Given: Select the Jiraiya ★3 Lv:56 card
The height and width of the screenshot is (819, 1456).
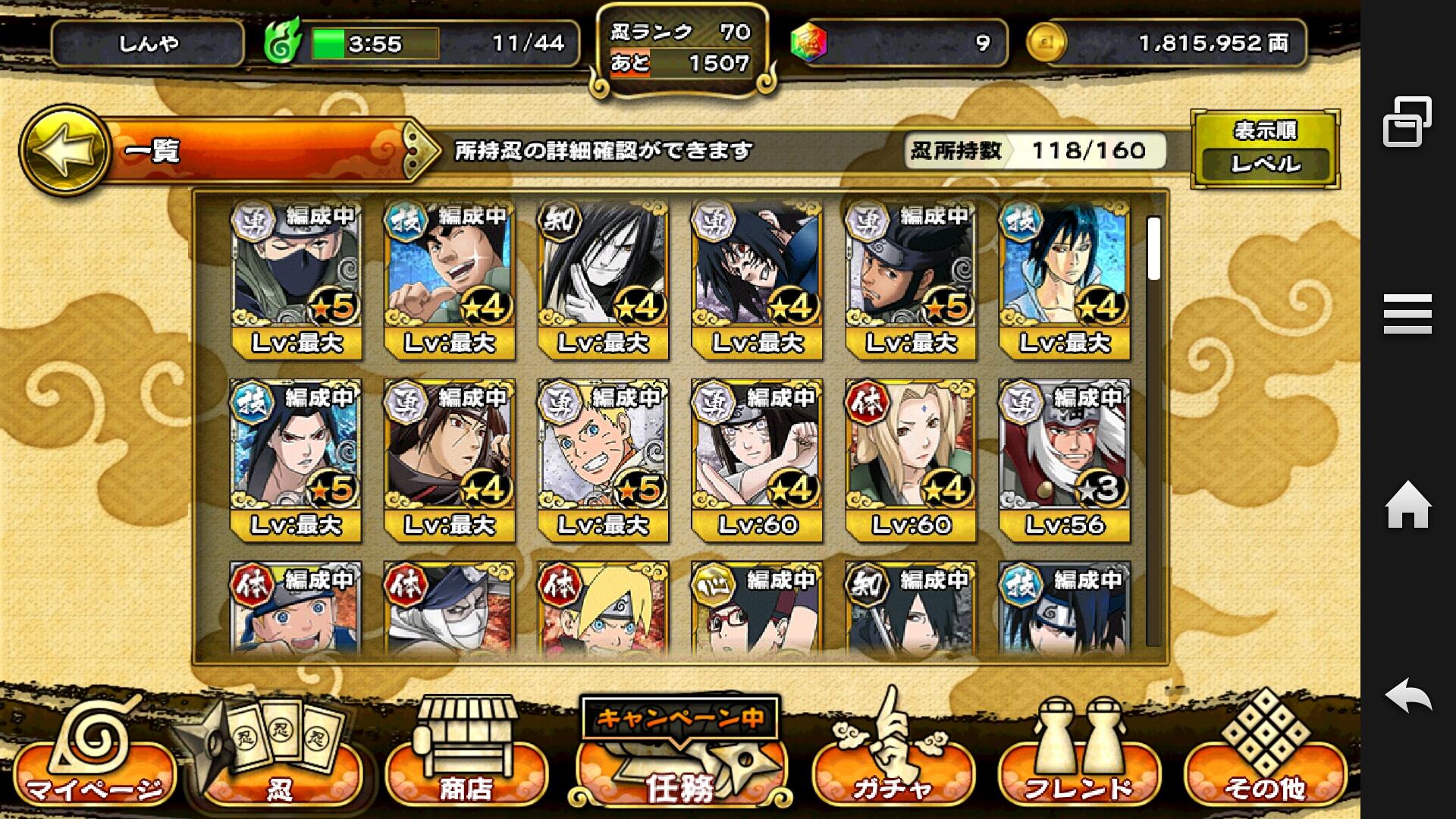Looking at the screenshot, I should pyautogui.click(x=1065, y=460).
